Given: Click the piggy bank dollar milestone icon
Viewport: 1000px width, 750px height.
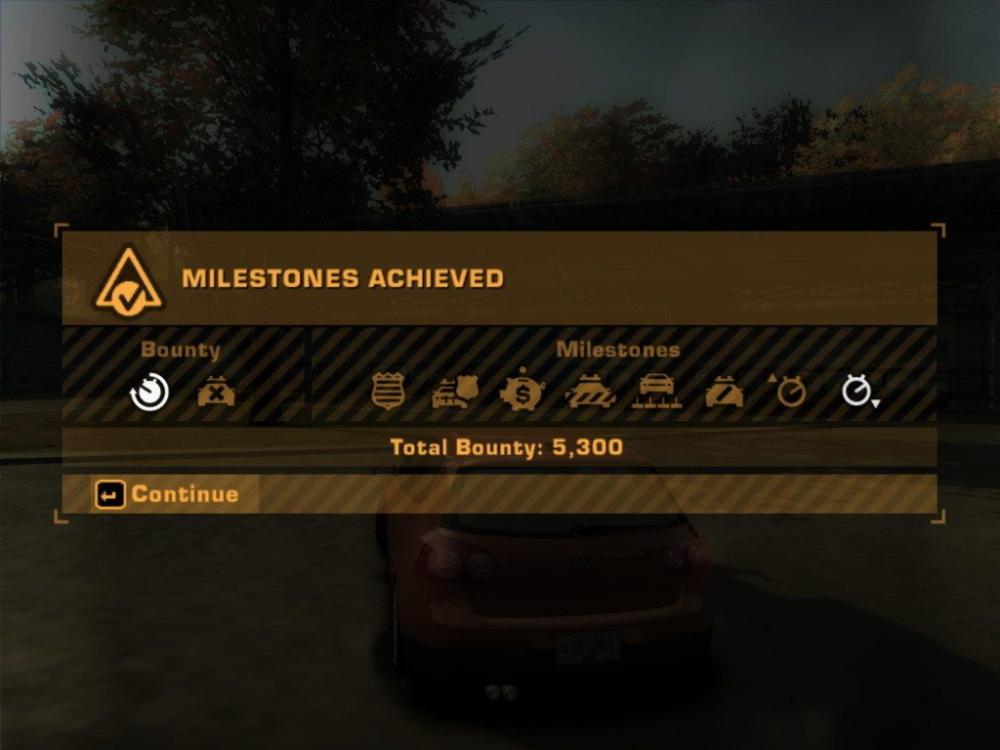Looking at the screenshot, I should tap(522, 391).
